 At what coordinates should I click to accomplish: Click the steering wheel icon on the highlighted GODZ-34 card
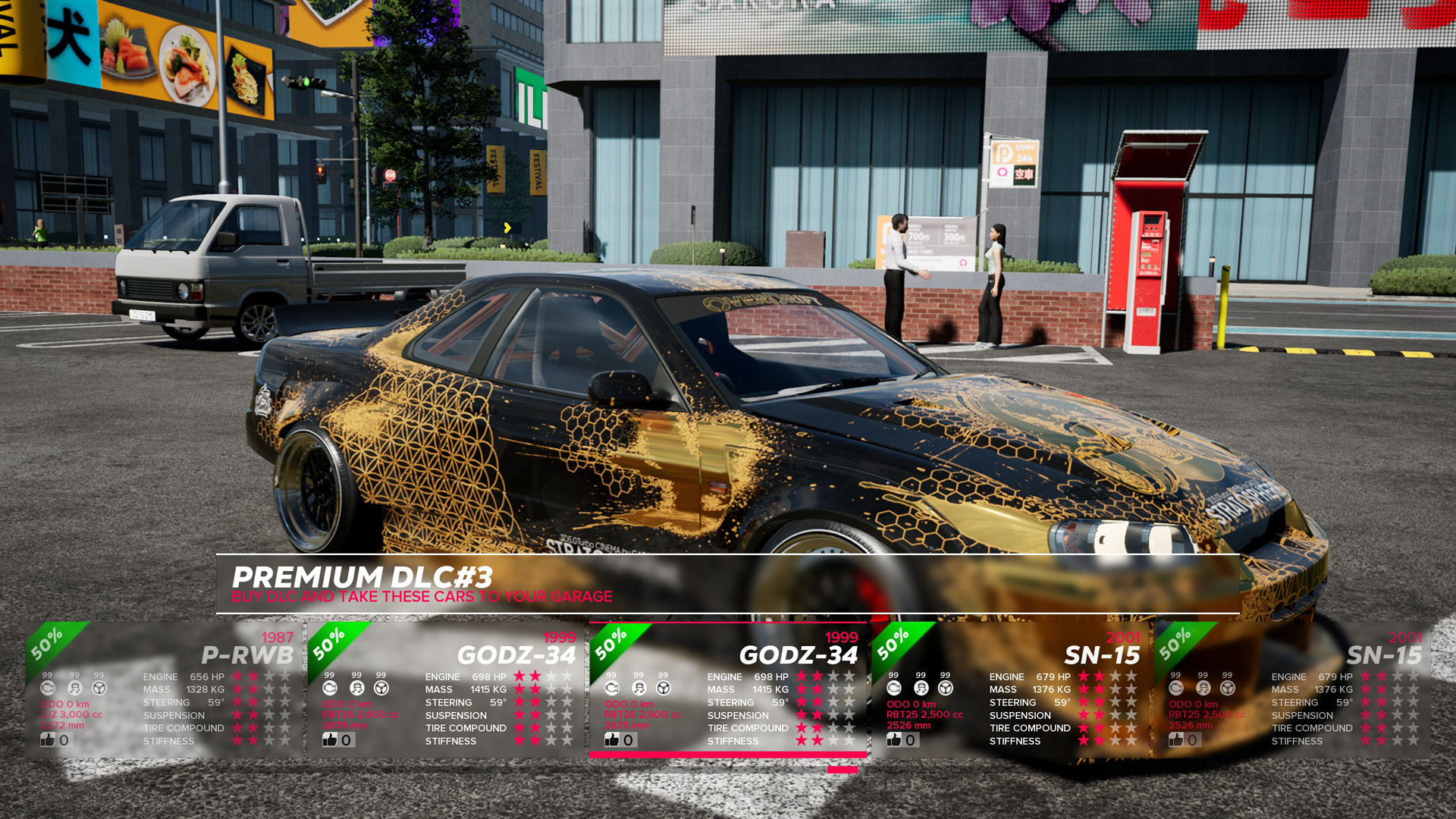(x=664, y=689)
